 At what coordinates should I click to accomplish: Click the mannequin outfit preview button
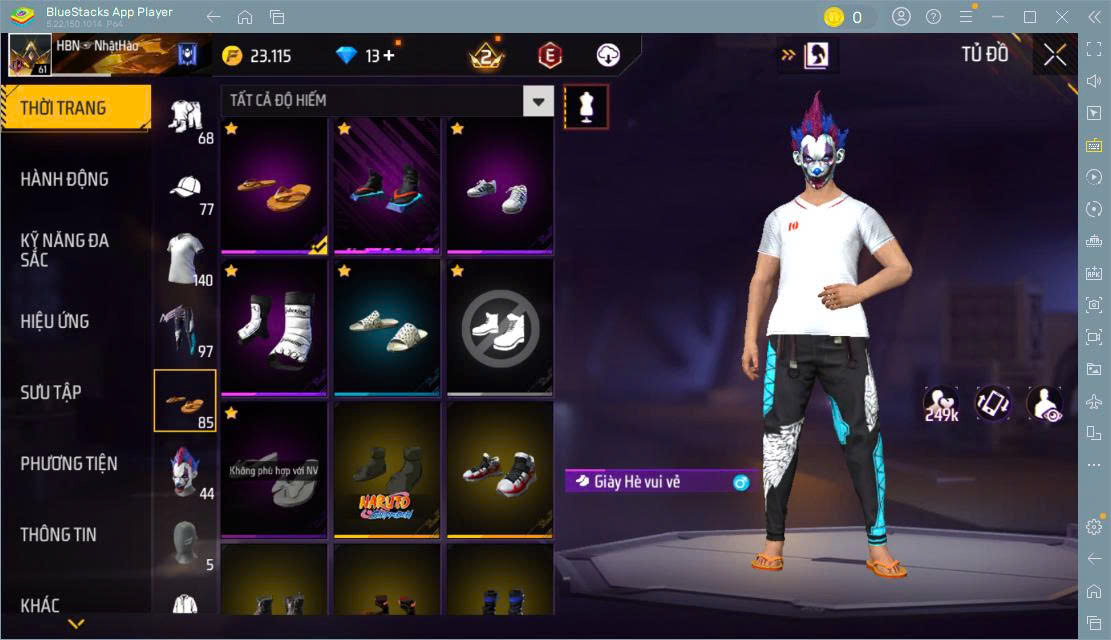[x=586, y=106]
